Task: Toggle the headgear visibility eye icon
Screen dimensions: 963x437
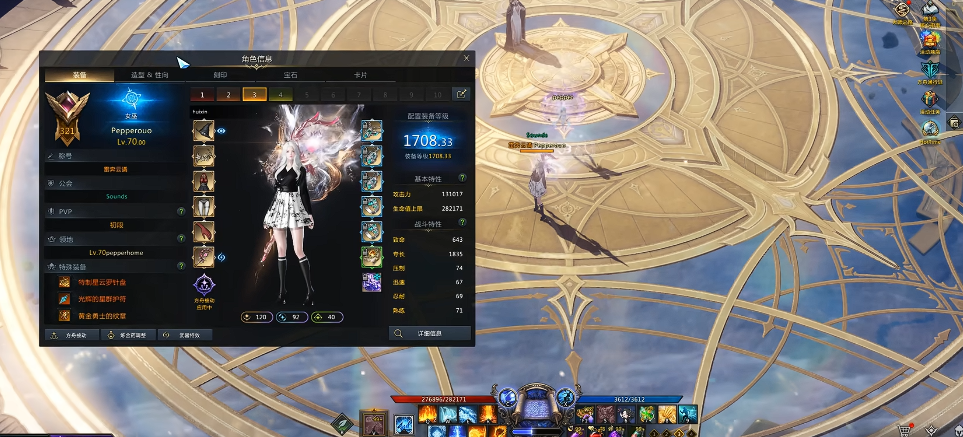Action: pyautogui.click(x=221, y=131)
